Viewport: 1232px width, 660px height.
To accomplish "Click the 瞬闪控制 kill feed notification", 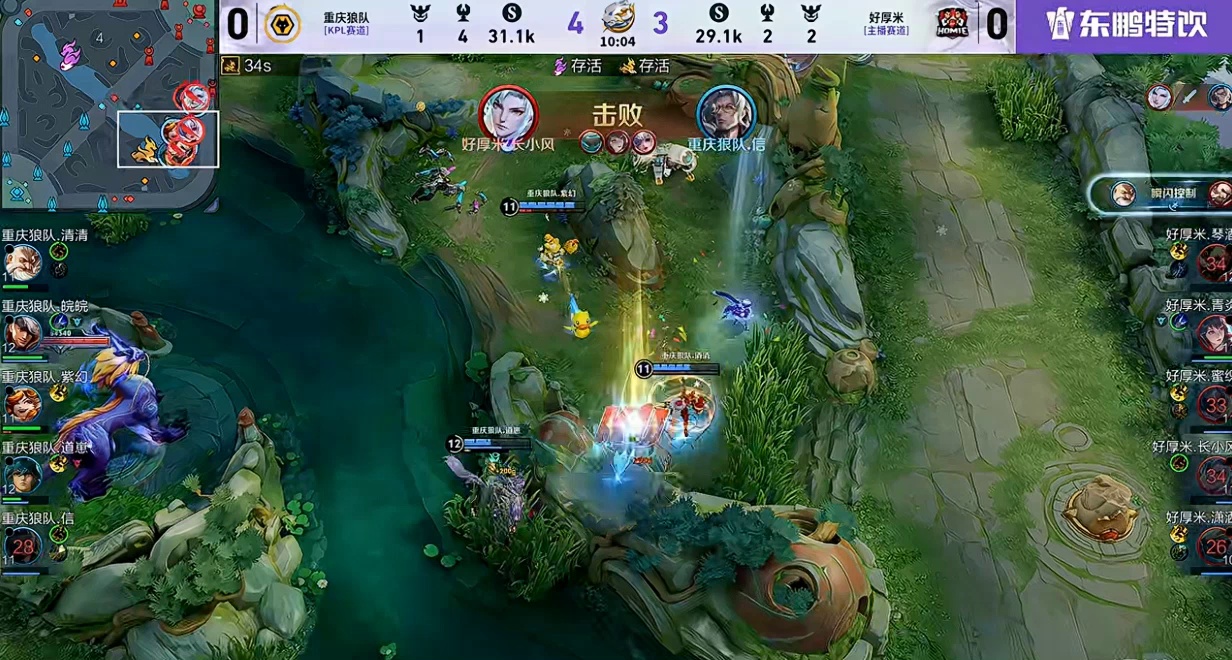I will [1160, 193].
